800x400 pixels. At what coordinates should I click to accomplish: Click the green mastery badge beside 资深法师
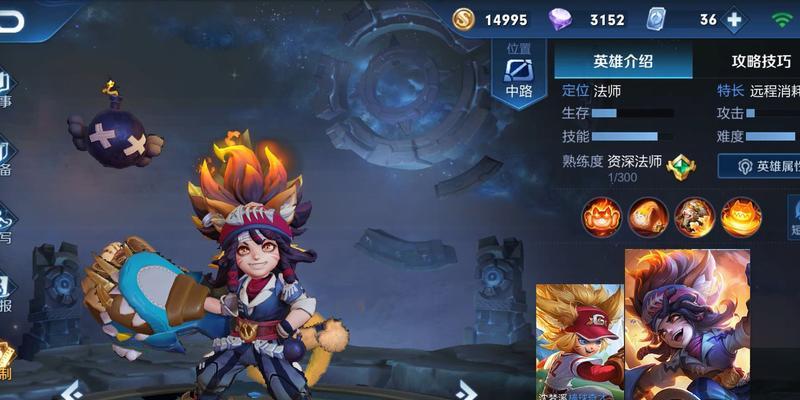pos(681,165)
